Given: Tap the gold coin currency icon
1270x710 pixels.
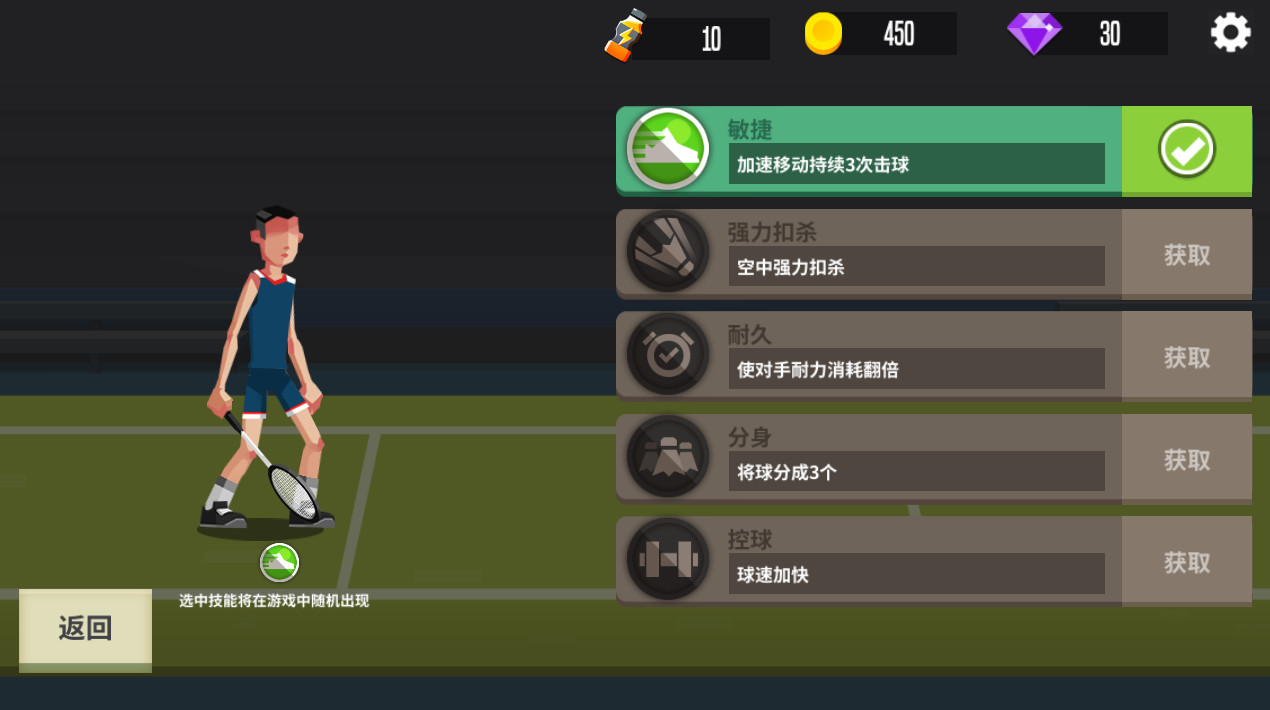Looking at the screenshot, I should (x=823, y=34).
